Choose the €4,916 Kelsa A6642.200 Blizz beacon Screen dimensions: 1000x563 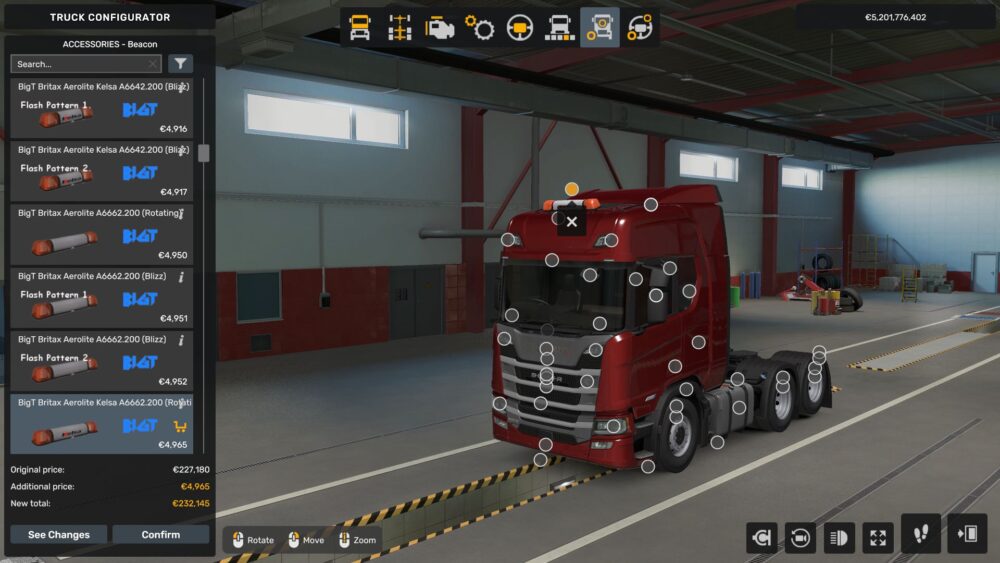coord(100,109)
